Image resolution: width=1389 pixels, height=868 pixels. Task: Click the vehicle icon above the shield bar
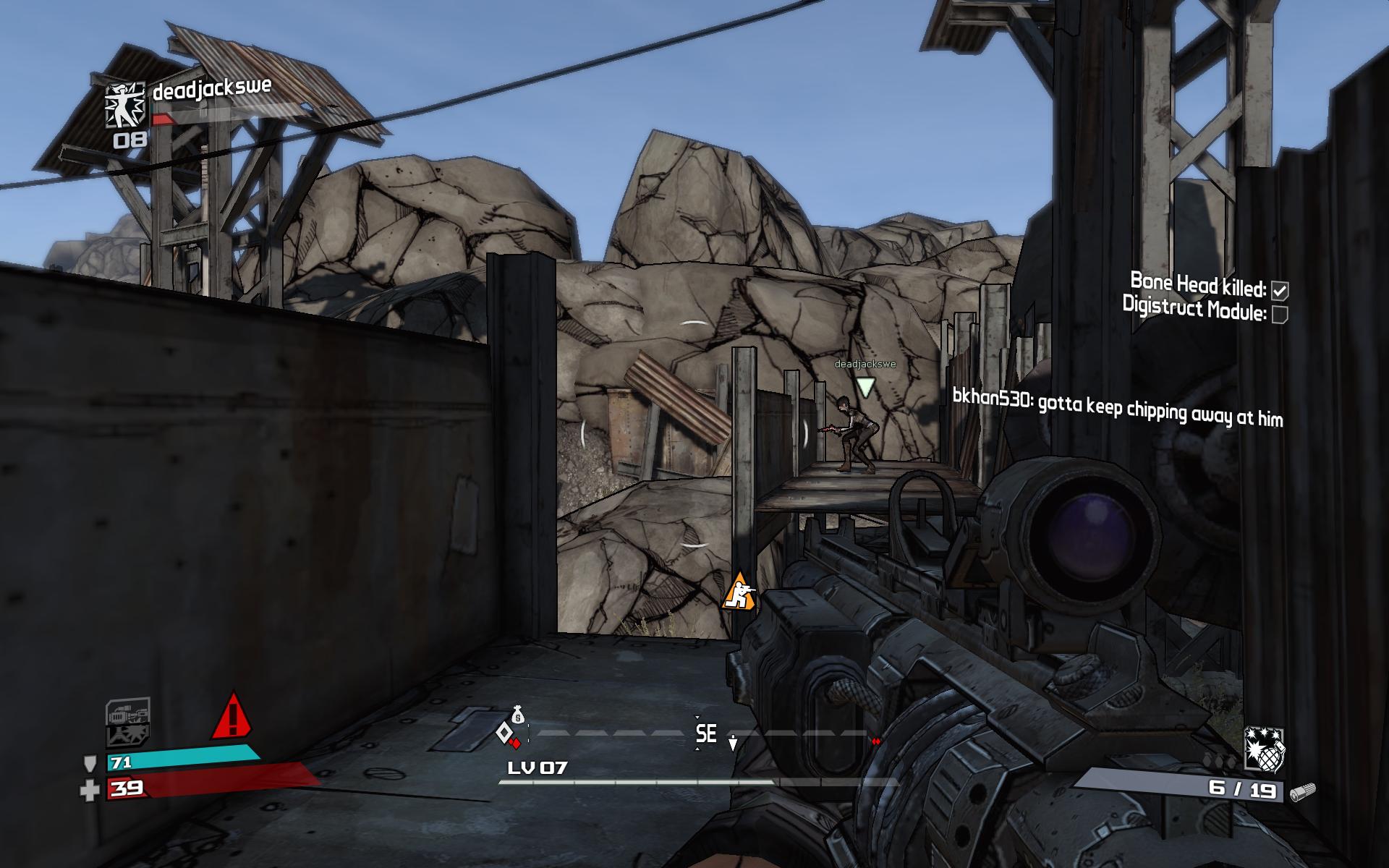128,712
